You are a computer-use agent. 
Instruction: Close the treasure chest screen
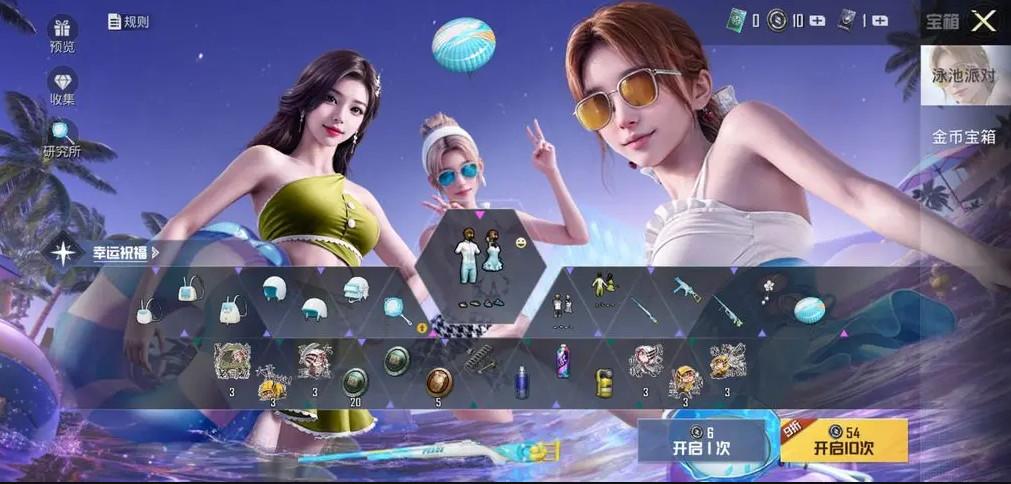(984, 21)
